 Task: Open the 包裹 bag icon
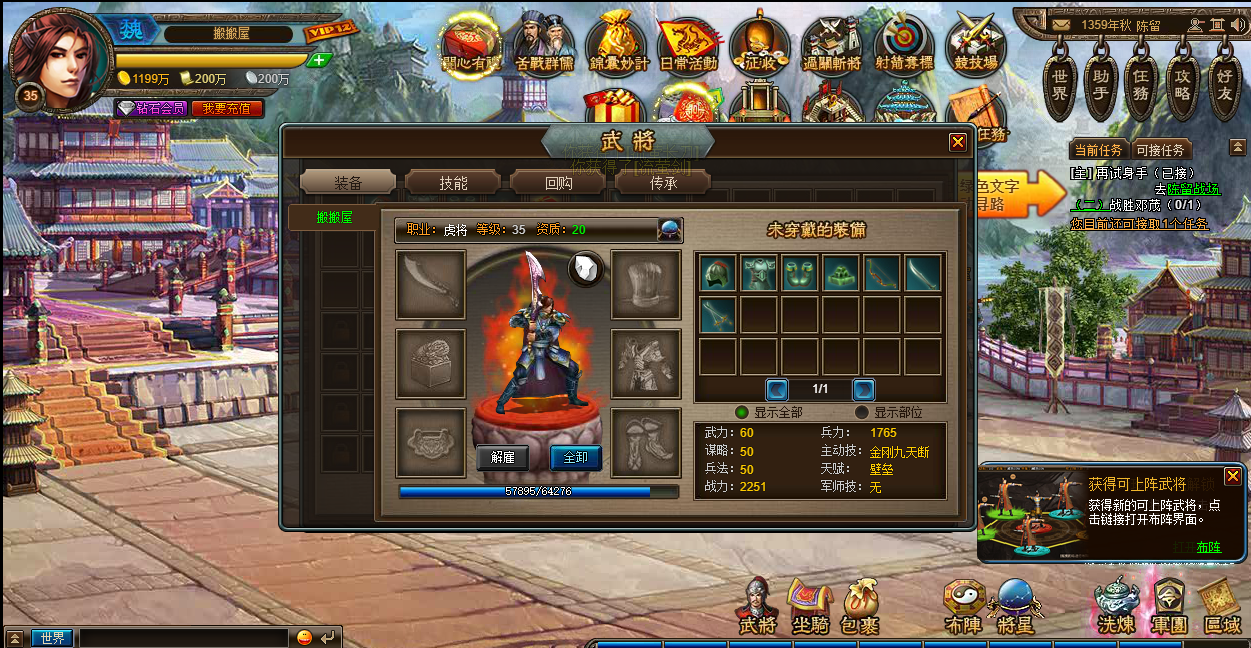[860, 605]
